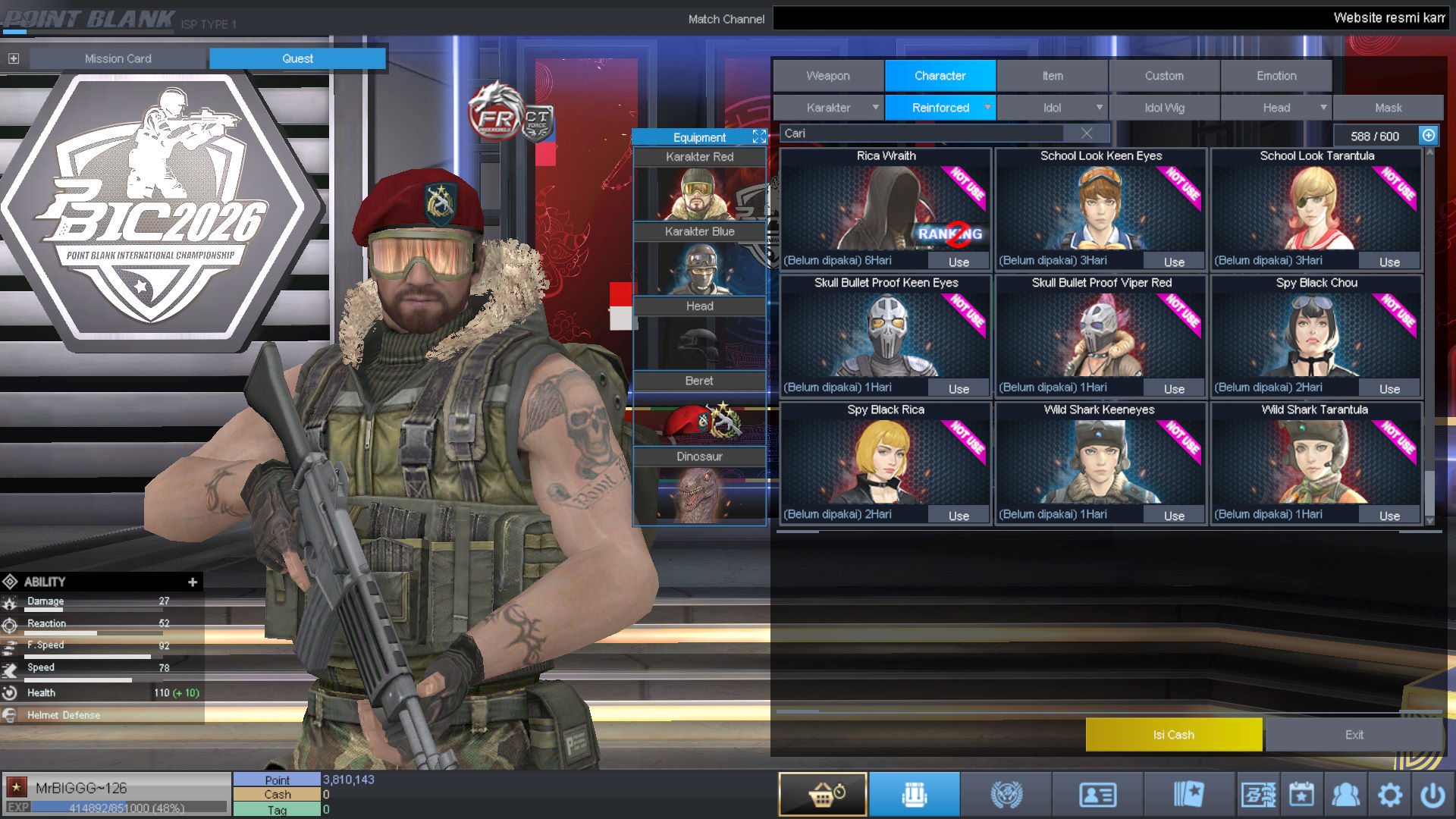This screenshot has height=819, width=1456.
Task: Click the power quit icon
Action: coord(1432,795)
